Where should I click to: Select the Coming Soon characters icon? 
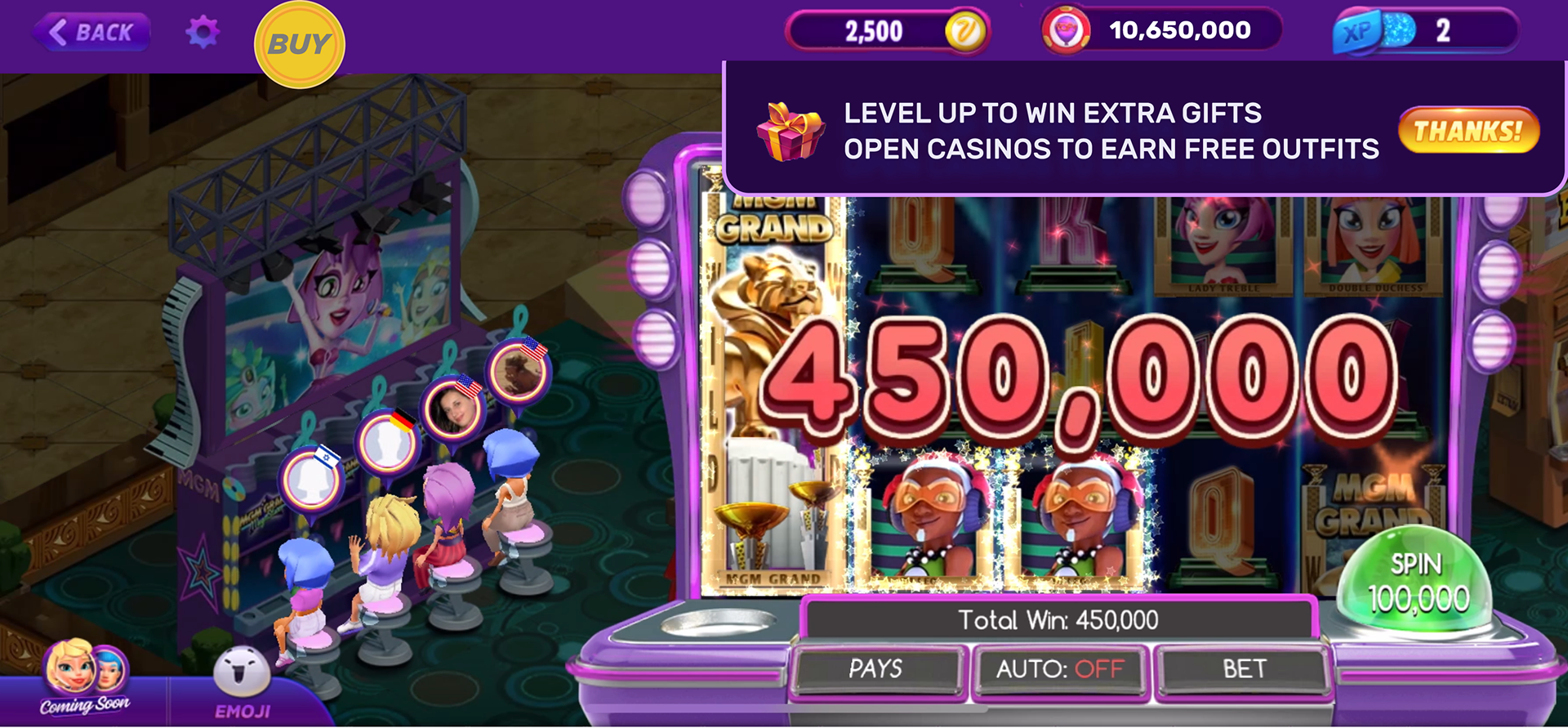(x=85, y=677)
